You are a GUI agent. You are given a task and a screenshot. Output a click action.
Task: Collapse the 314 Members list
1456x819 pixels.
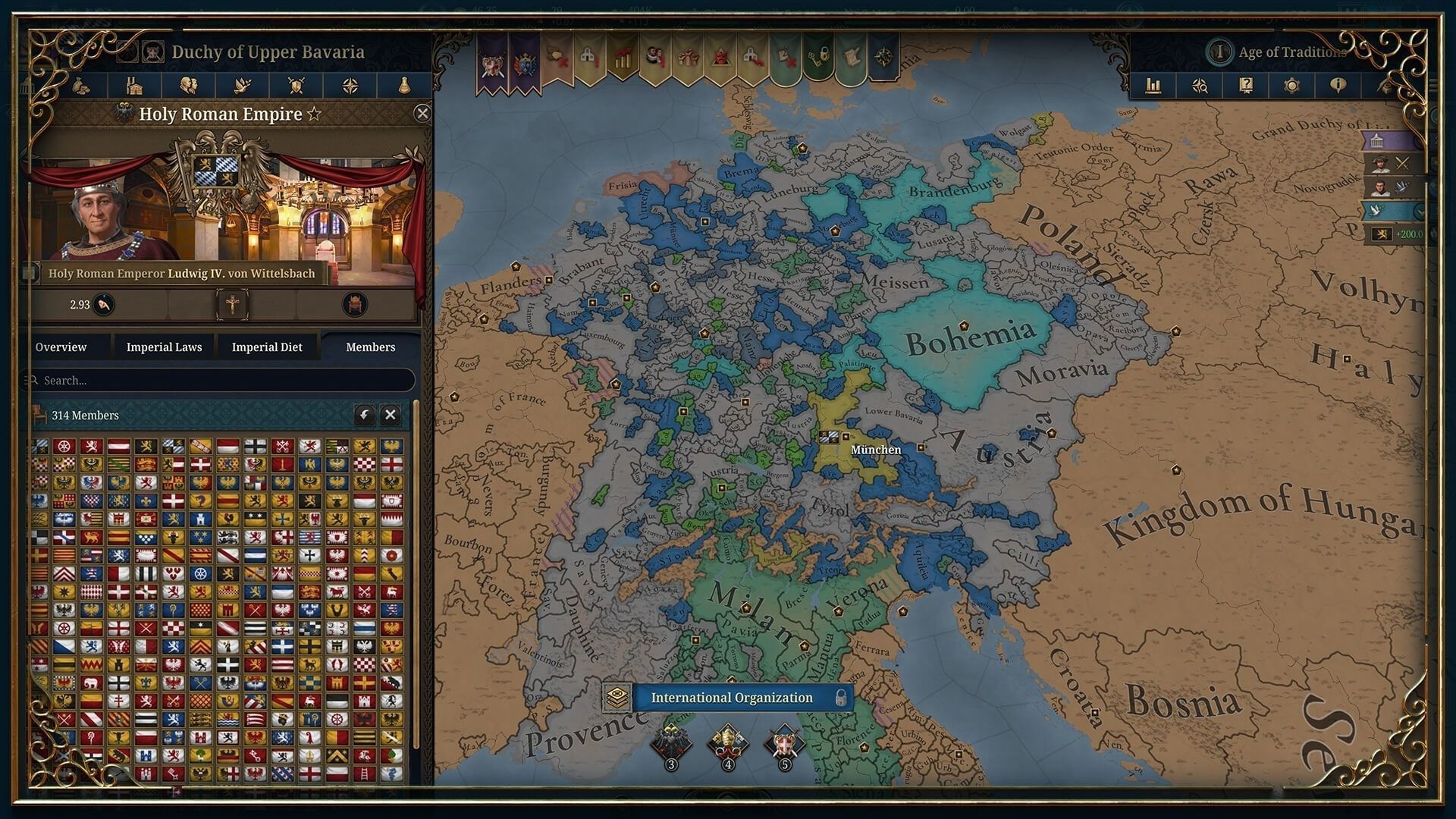391,416
